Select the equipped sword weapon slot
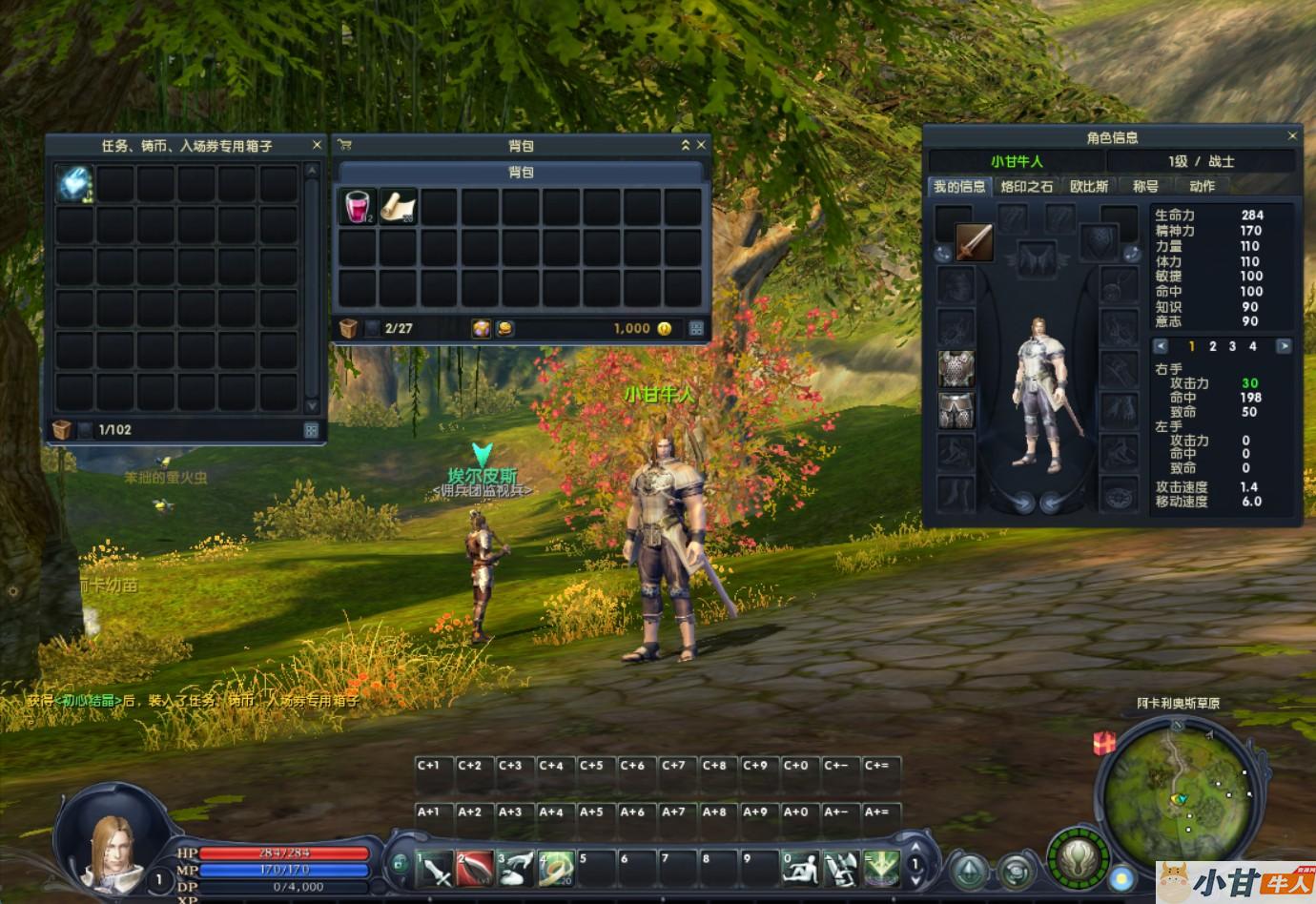 tap(975, 243)
